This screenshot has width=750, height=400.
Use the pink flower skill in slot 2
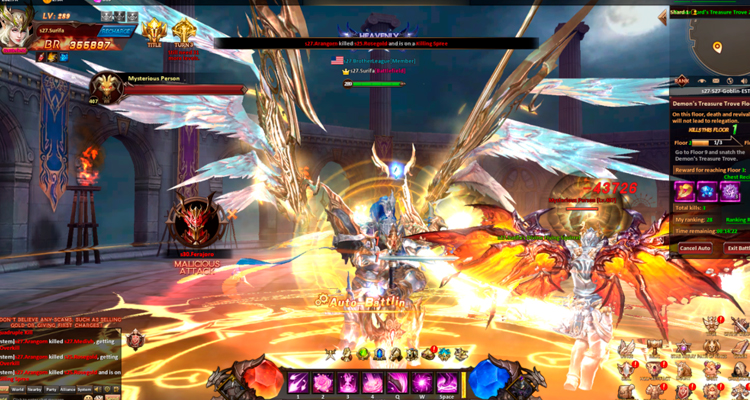[323, 382]
